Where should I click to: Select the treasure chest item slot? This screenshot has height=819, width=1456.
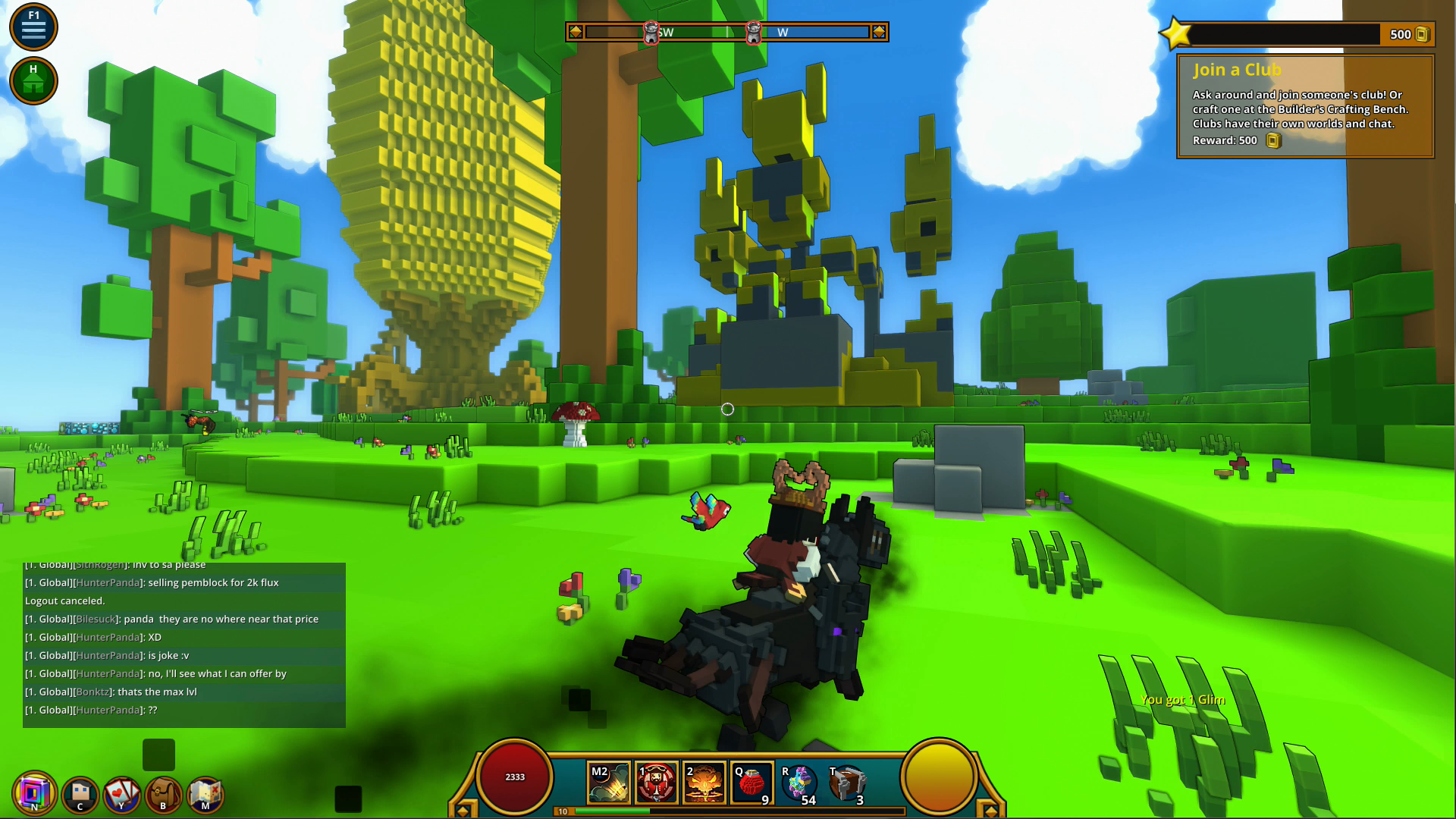pos(847,783)
